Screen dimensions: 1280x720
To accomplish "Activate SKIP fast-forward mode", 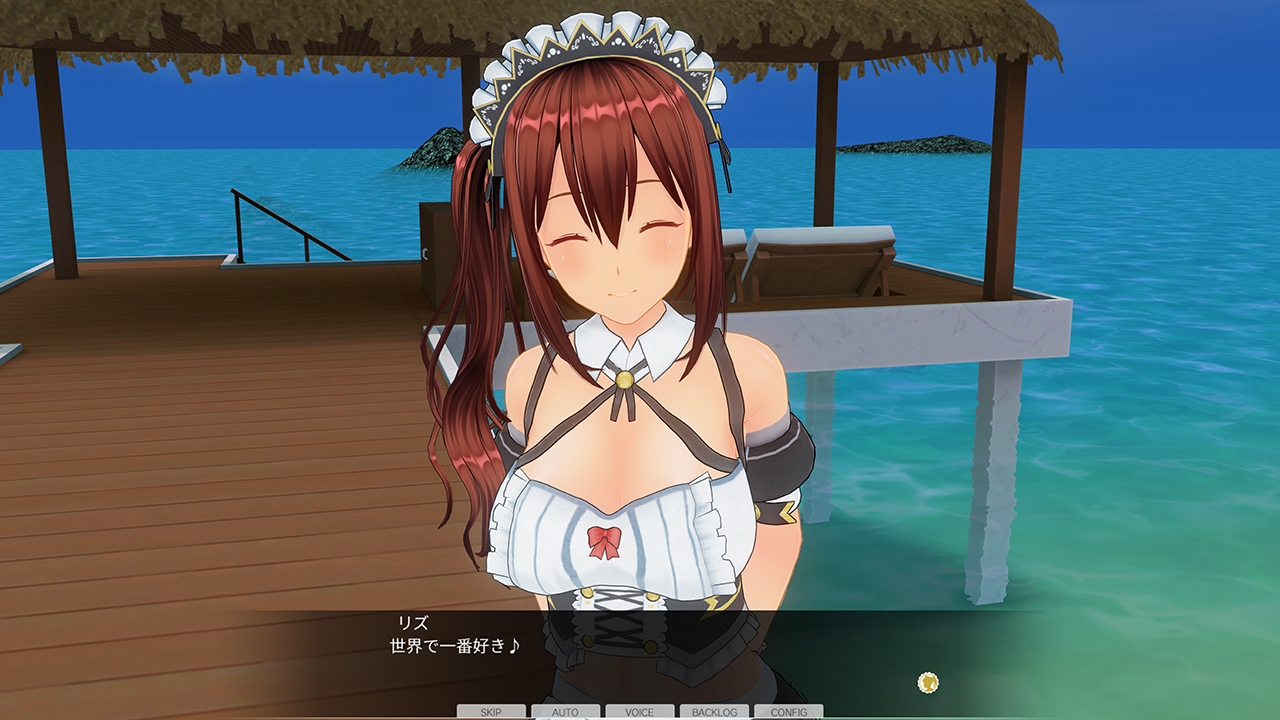I will coord(490,712).
